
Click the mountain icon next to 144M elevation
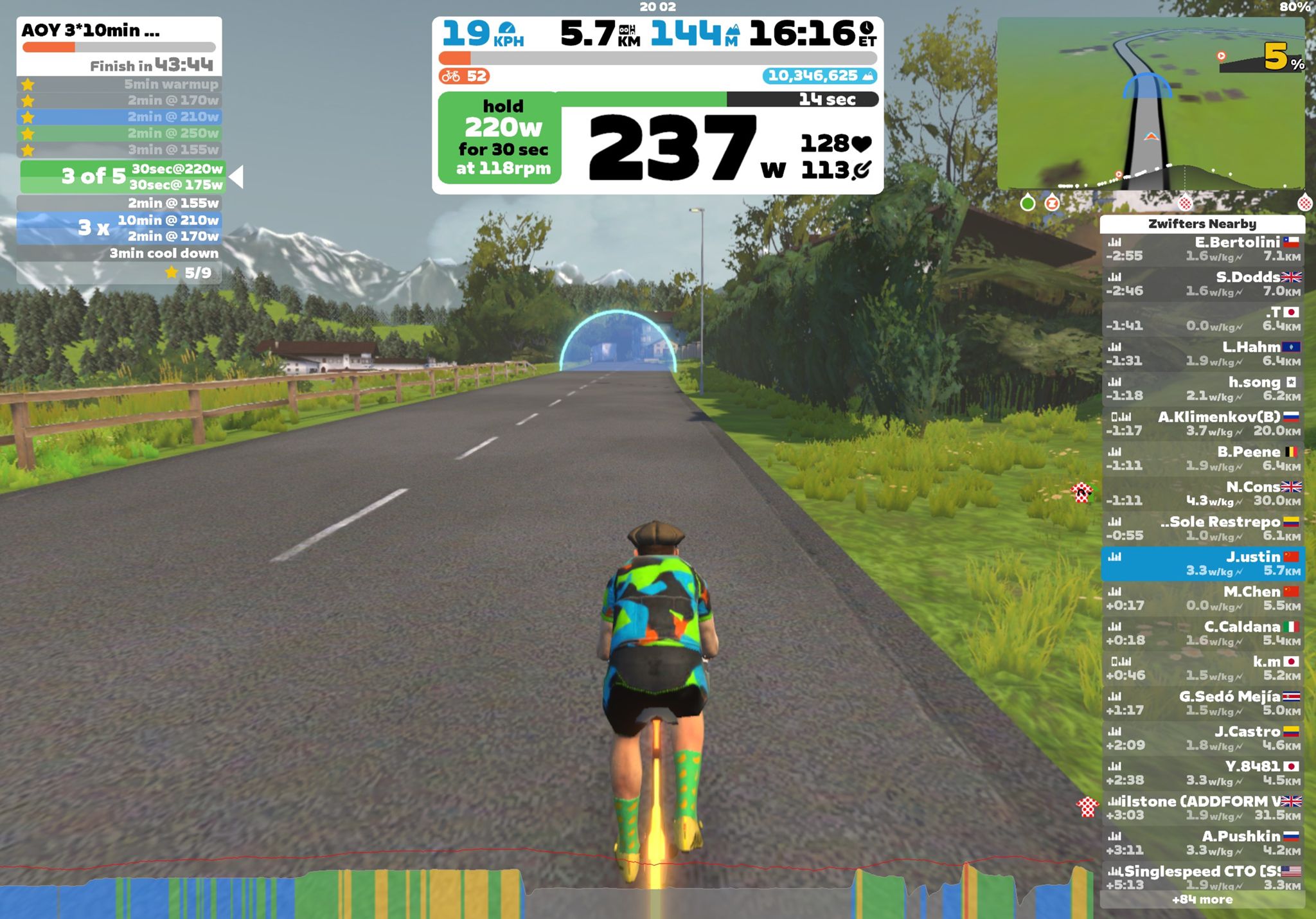734,28
